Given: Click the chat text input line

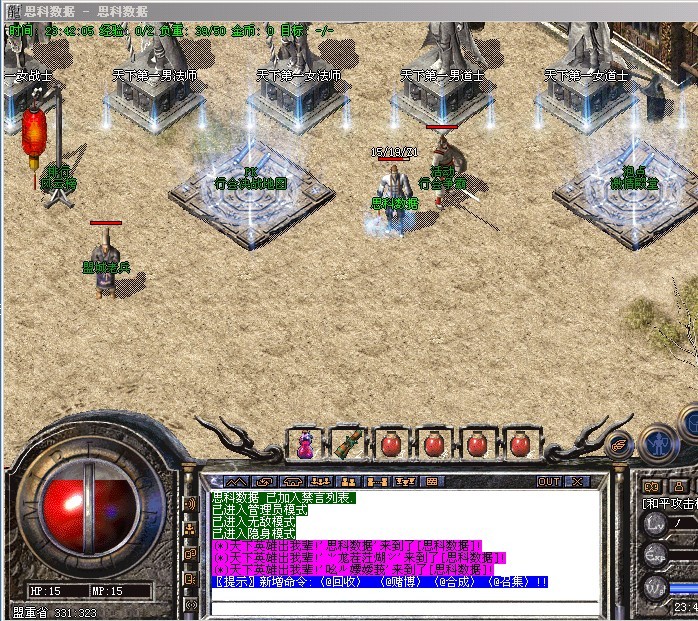Looking at the screenshot, I should click(400, 605).
